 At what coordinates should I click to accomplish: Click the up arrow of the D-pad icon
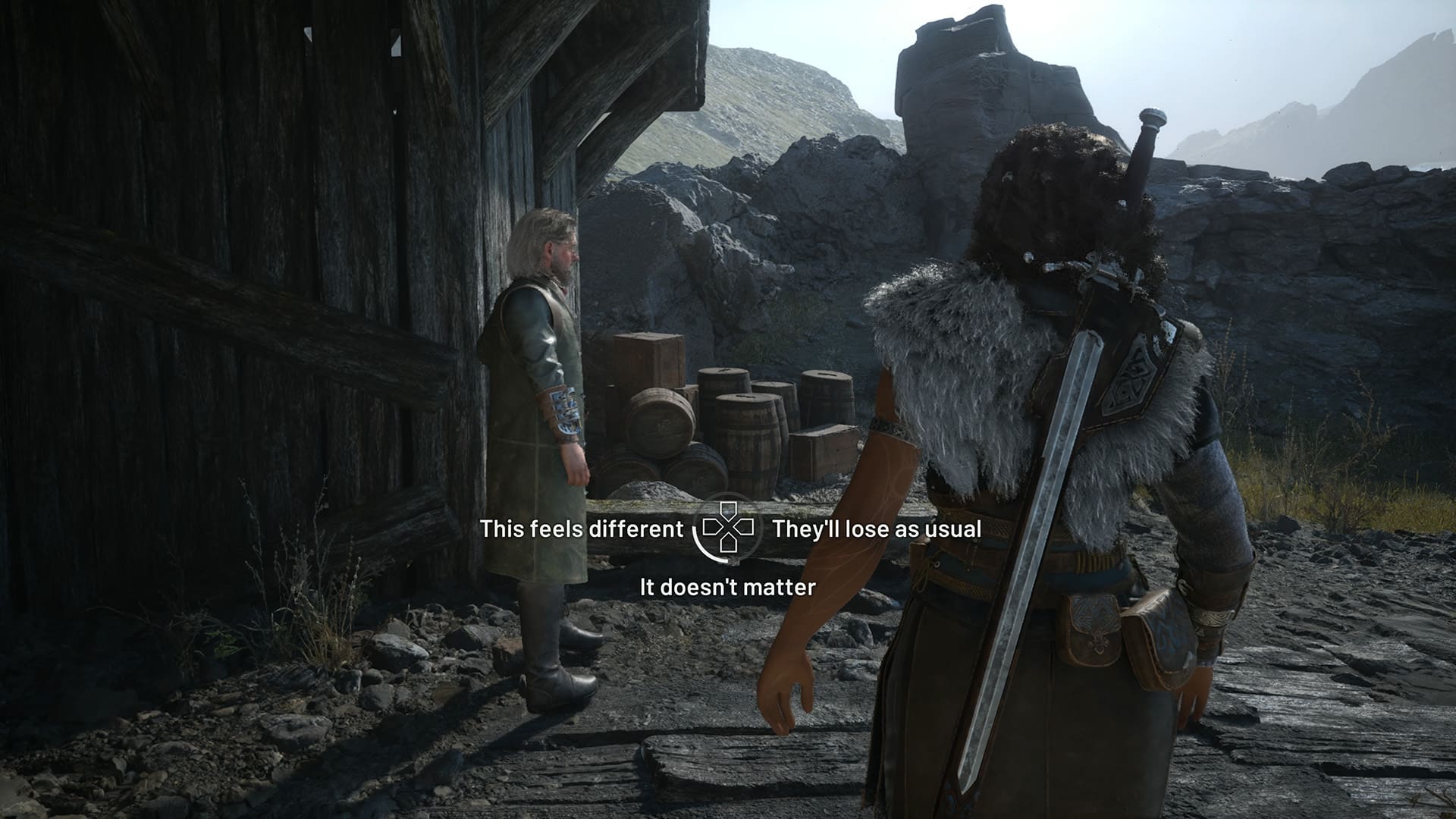pos(728,510)
